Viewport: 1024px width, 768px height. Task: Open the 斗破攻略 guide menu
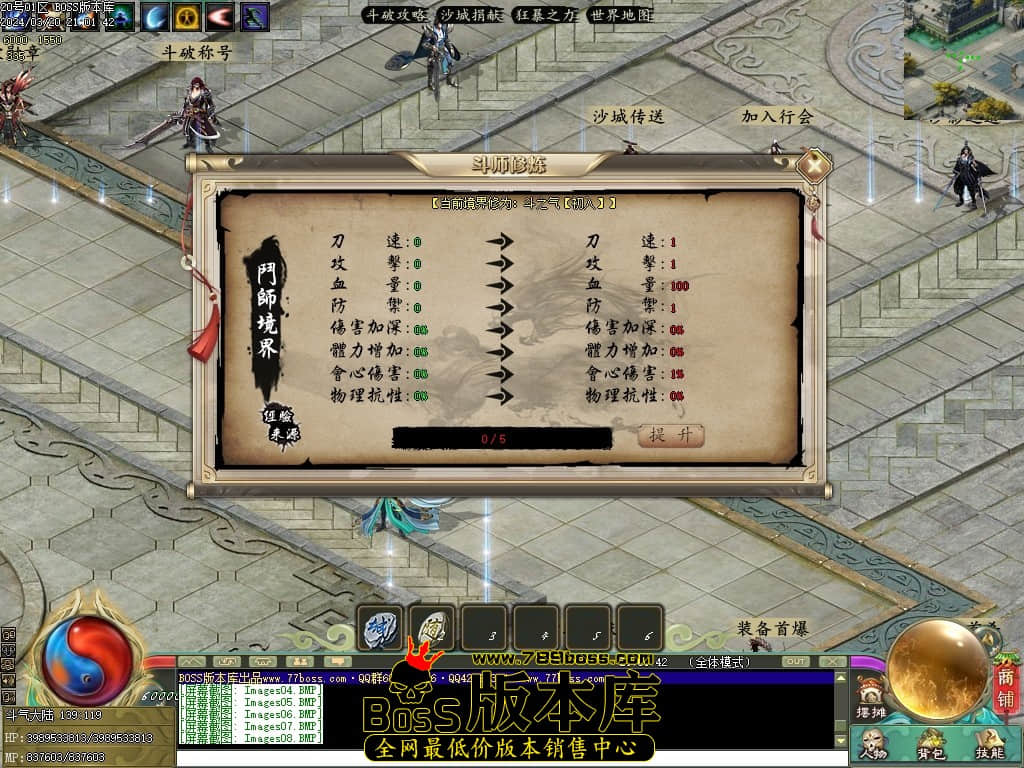(x=396, y=15)
